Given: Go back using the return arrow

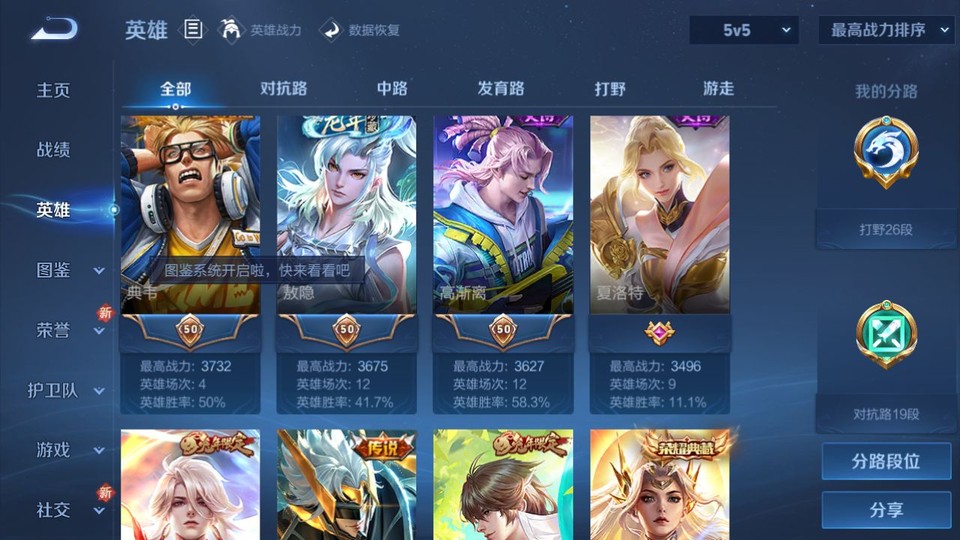Looking at the screenshot, I should 54,30.
